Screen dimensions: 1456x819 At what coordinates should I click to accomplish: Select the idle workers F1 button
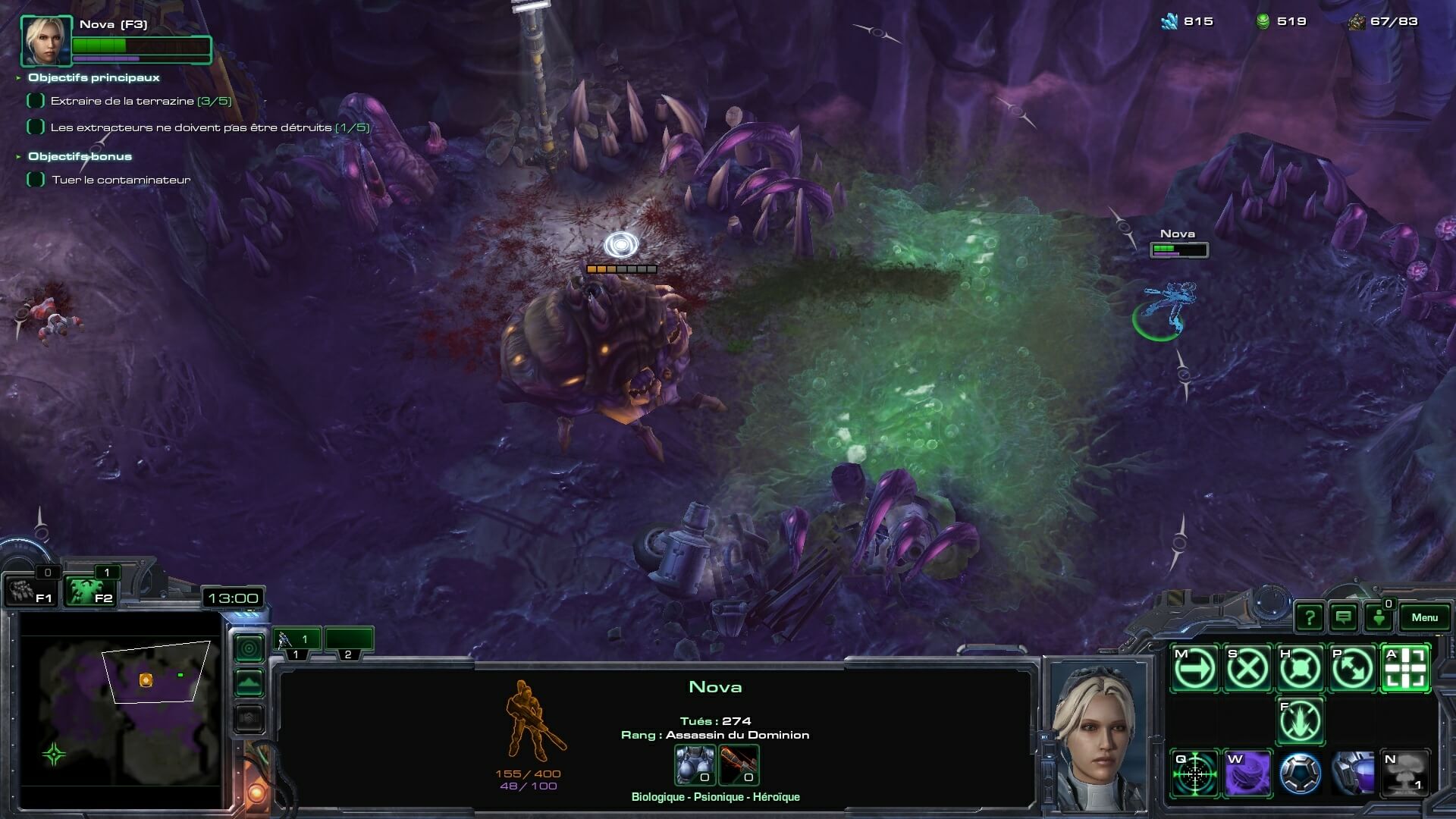(x=30, y=591)
